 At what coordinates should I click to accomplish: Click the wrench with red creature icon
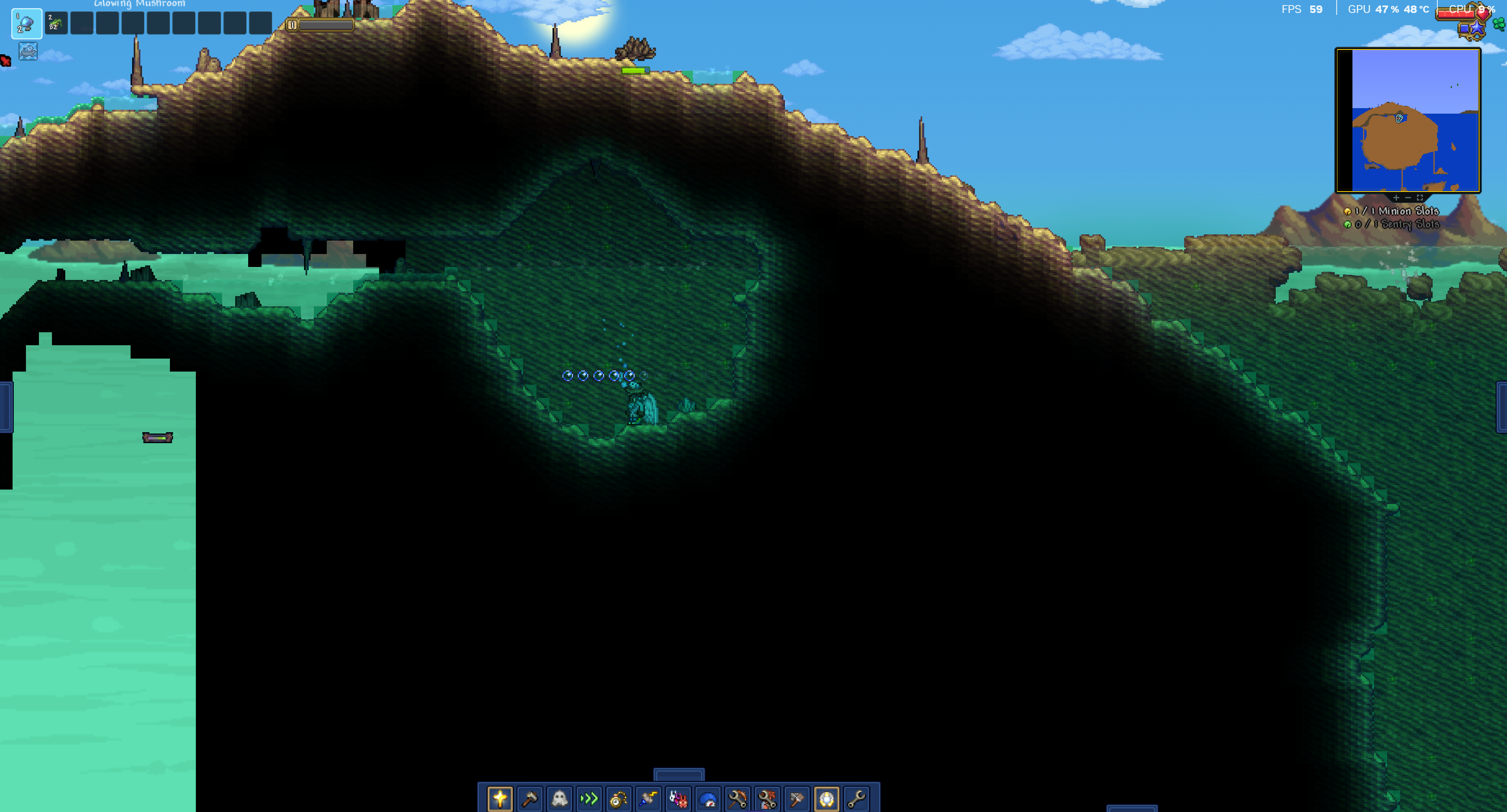(x=767, y=799)
